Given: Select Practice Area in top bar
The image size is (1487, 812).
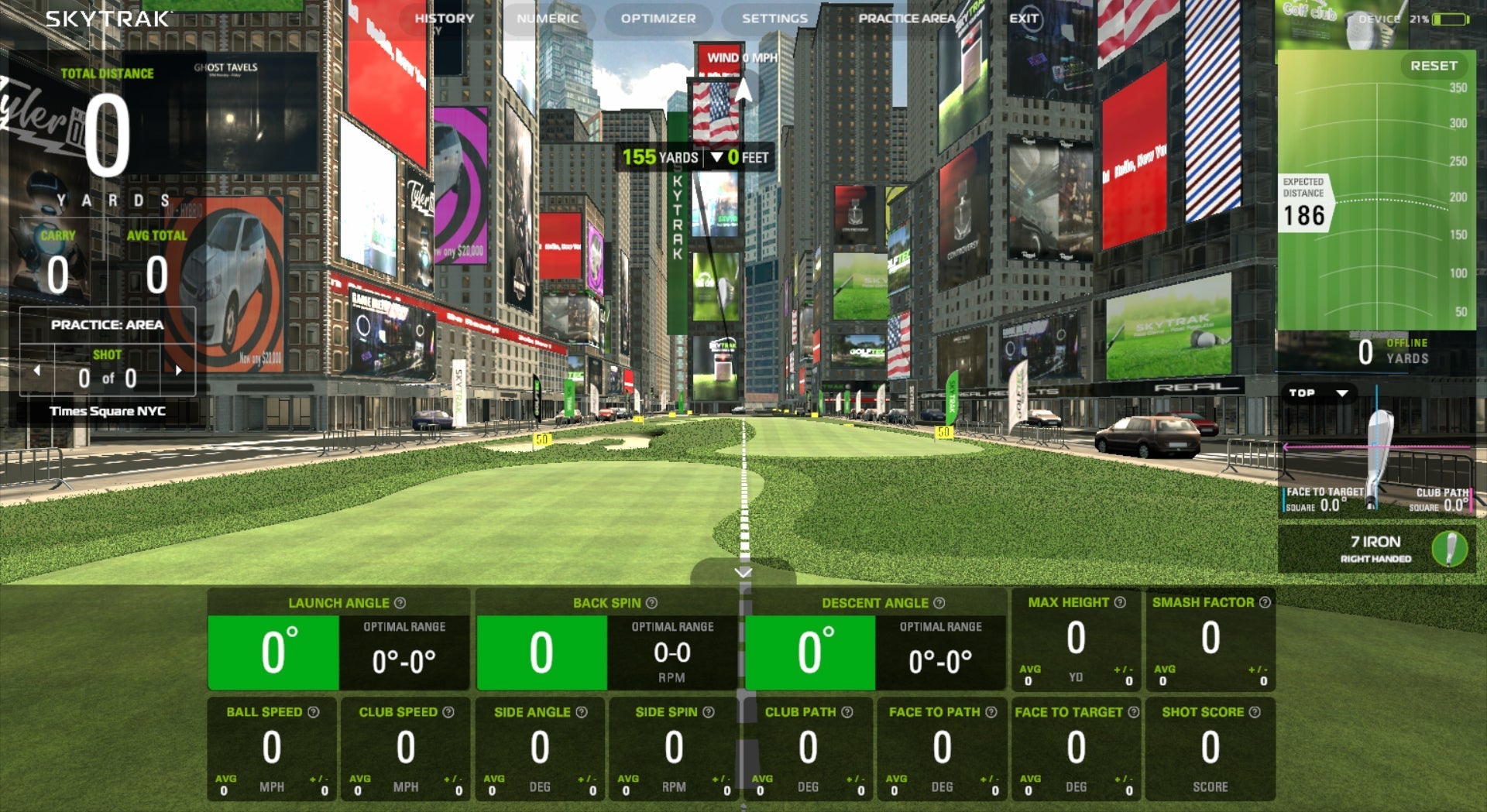Looking at the screenshot, I should pyautogui.click(x=906, y=18).
